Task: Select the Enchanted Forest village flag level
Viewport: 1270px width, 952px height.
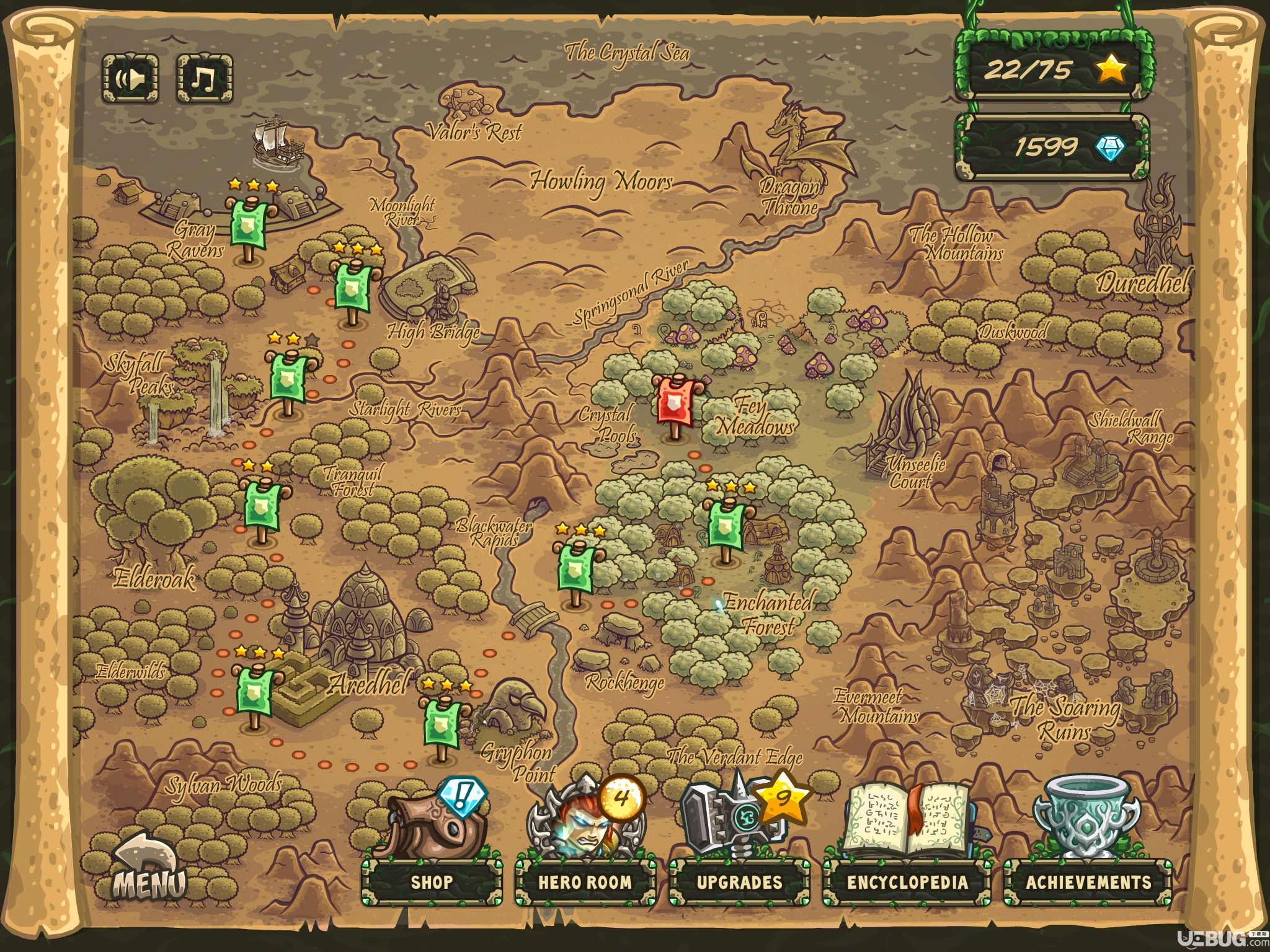Action: pyautogui.click(x=727, y=526)
